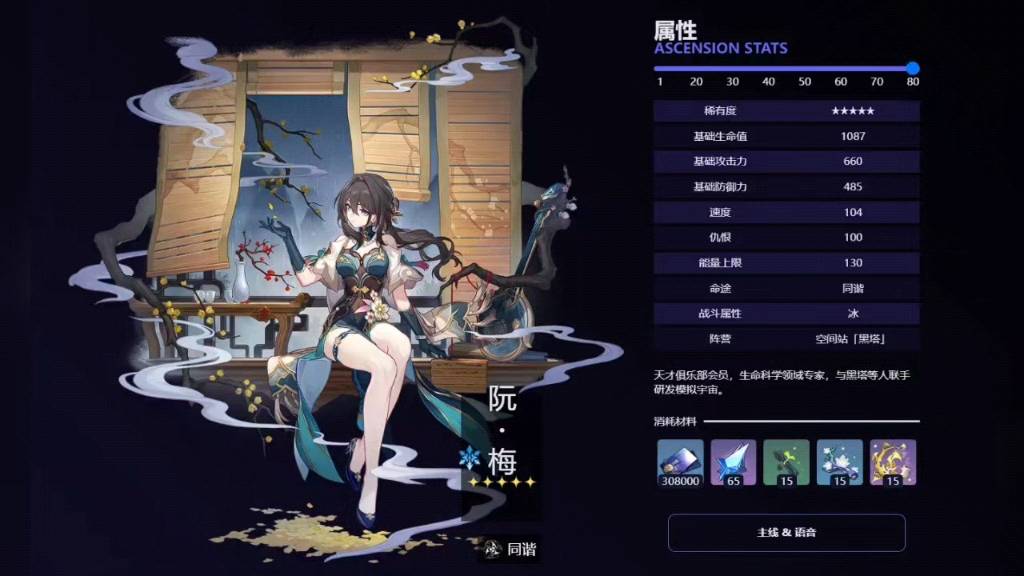
Task: Select the blue crystal material with 65
Action: (733, 462)
